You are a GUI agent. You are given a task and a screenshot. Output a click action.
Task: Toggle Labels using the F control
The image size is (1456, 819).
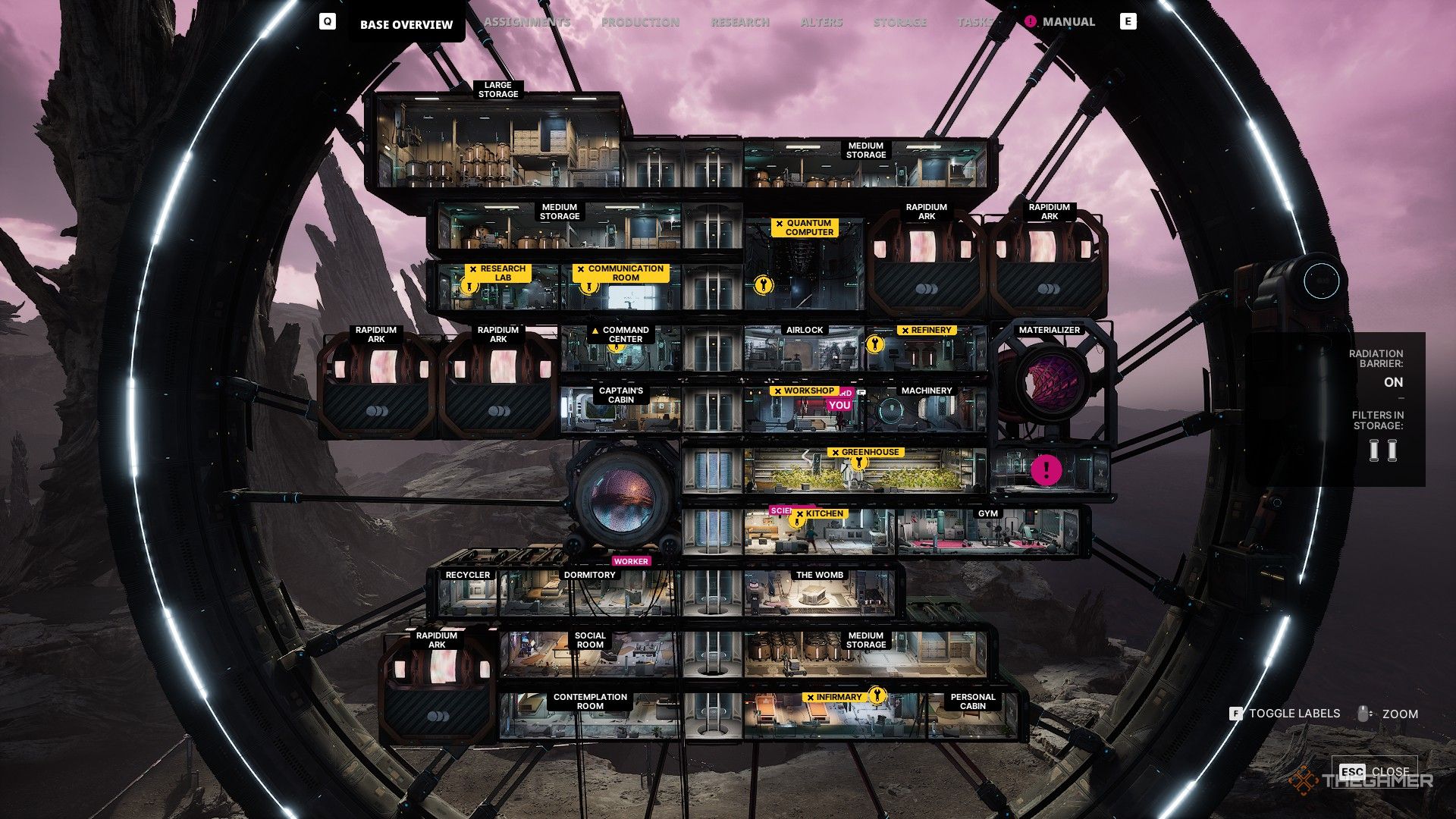(1237, 714)
